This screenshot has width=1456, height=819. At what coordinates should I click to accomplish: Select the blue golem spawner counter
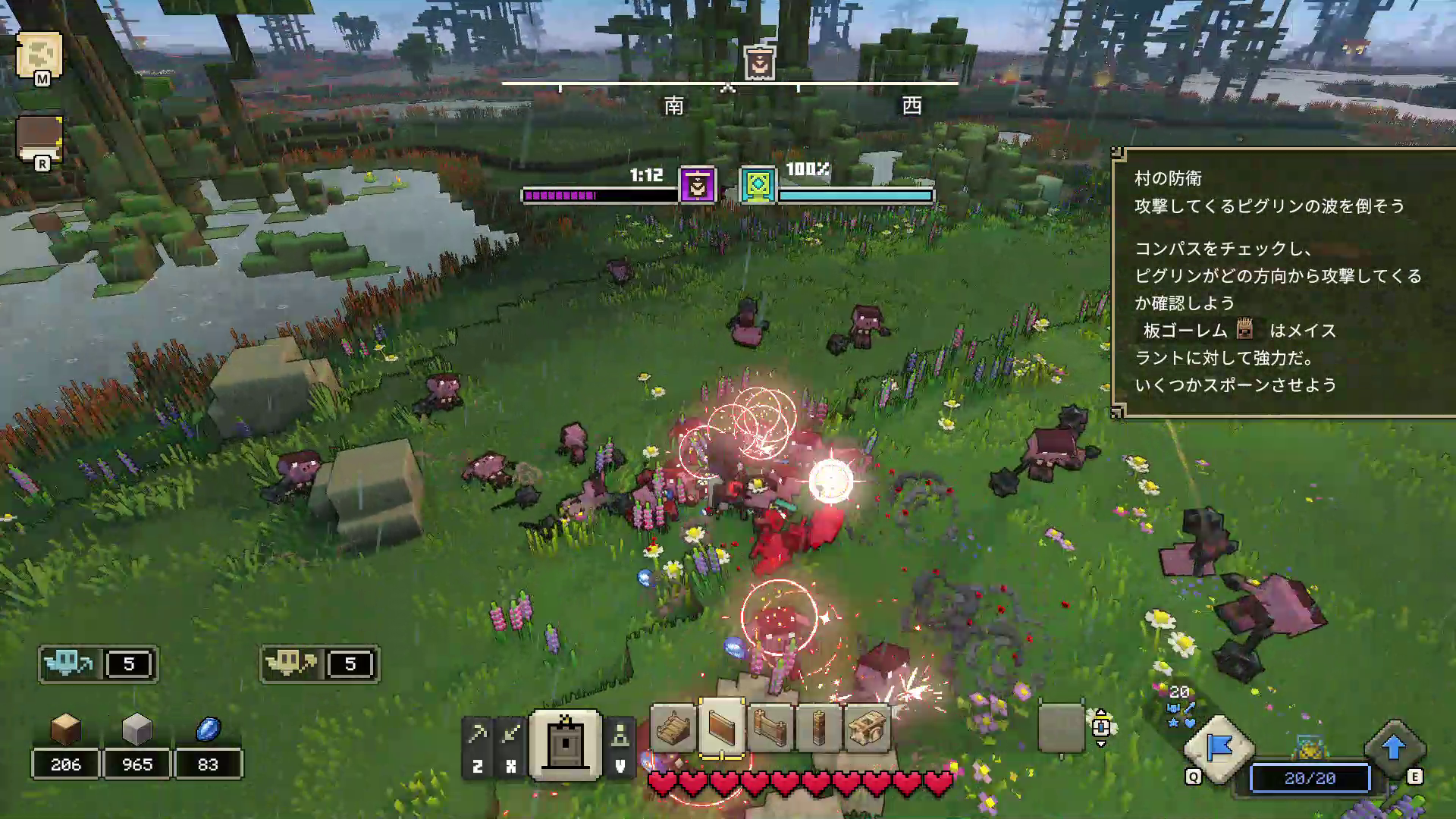(98, 664)
